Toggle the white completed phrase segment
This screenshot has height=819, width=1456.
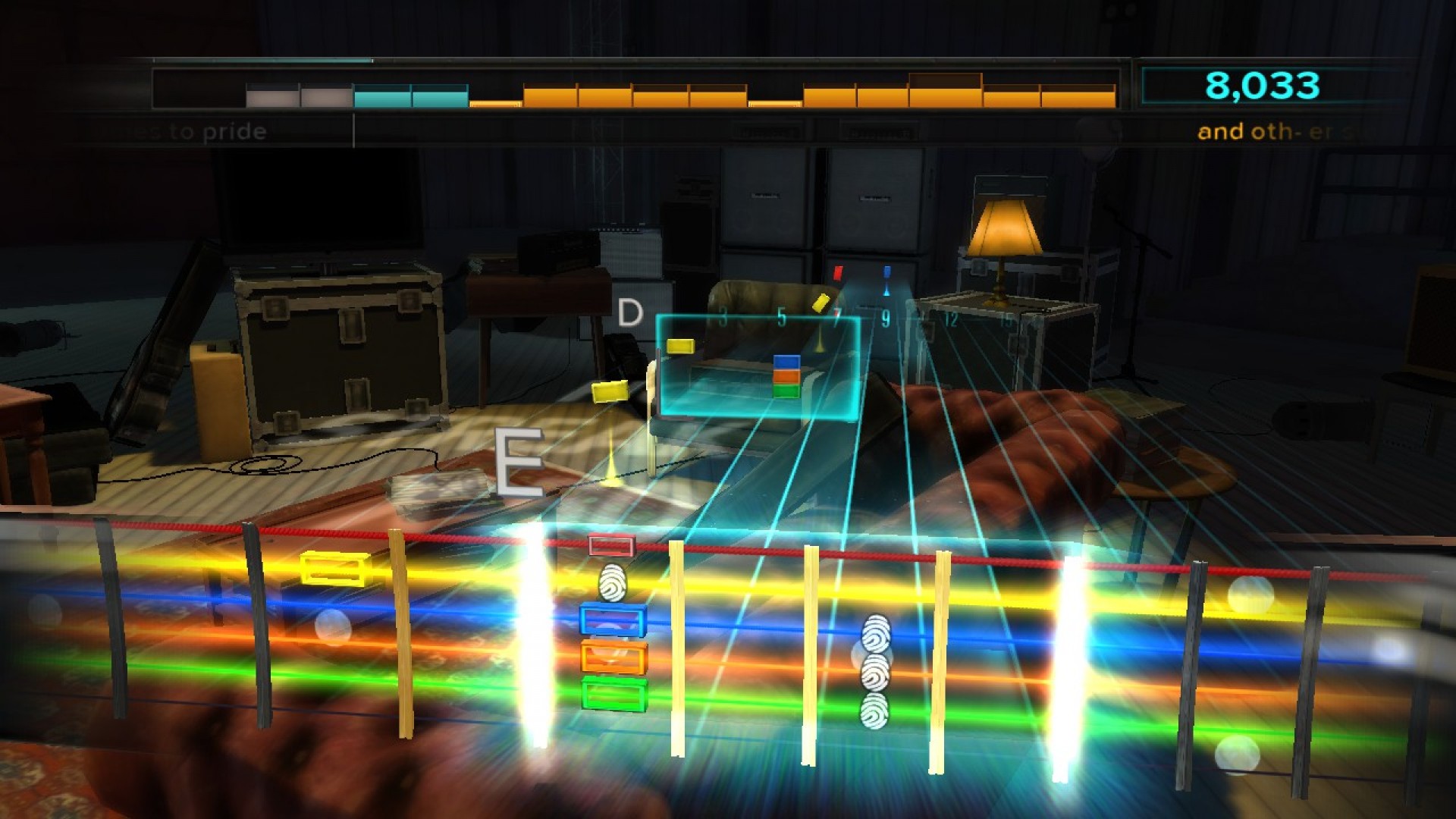[x=273, y=96]
